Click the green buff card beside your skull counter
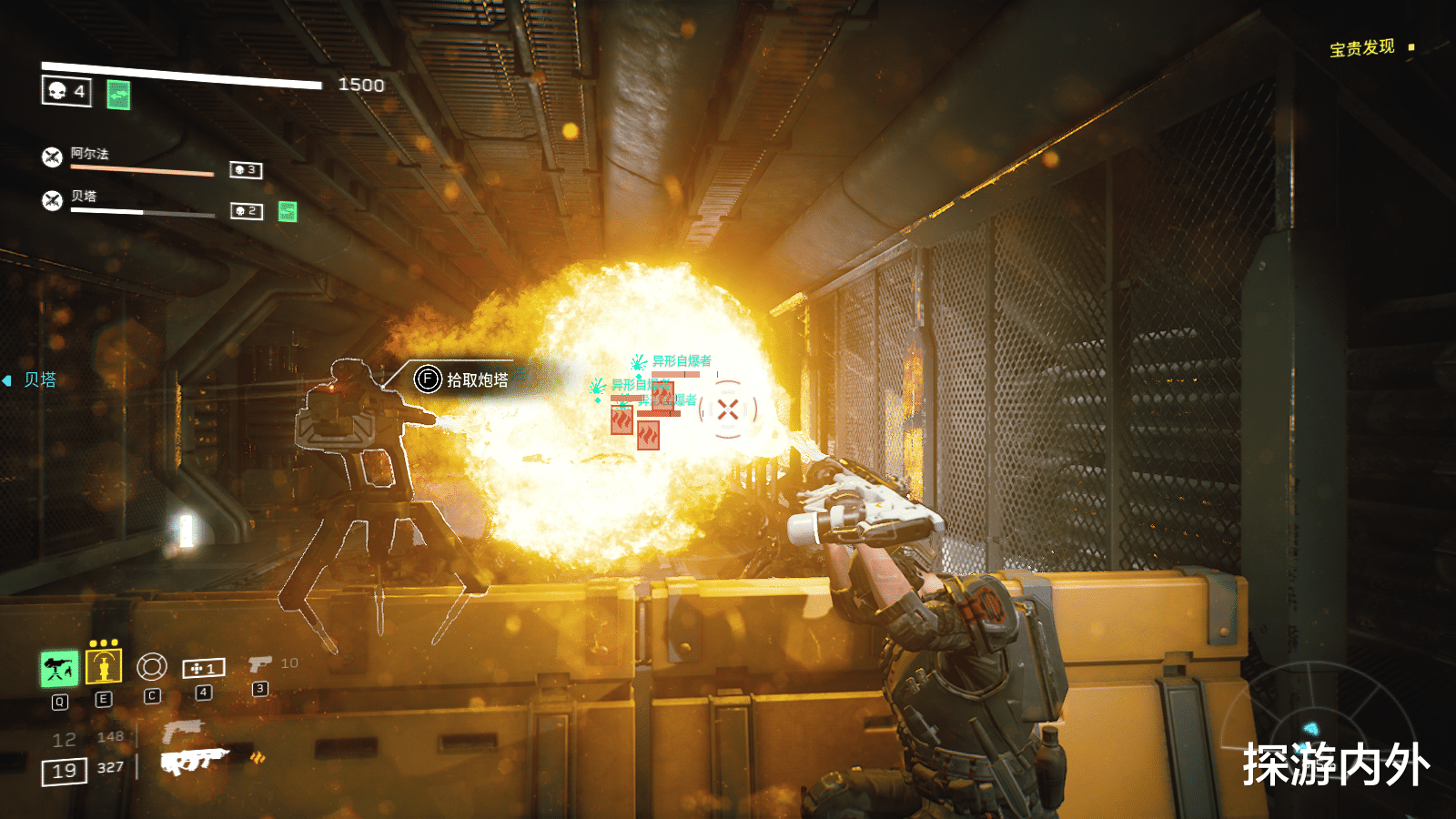Viewport: 1456px width, 819px height. click(x=118, y=94)
